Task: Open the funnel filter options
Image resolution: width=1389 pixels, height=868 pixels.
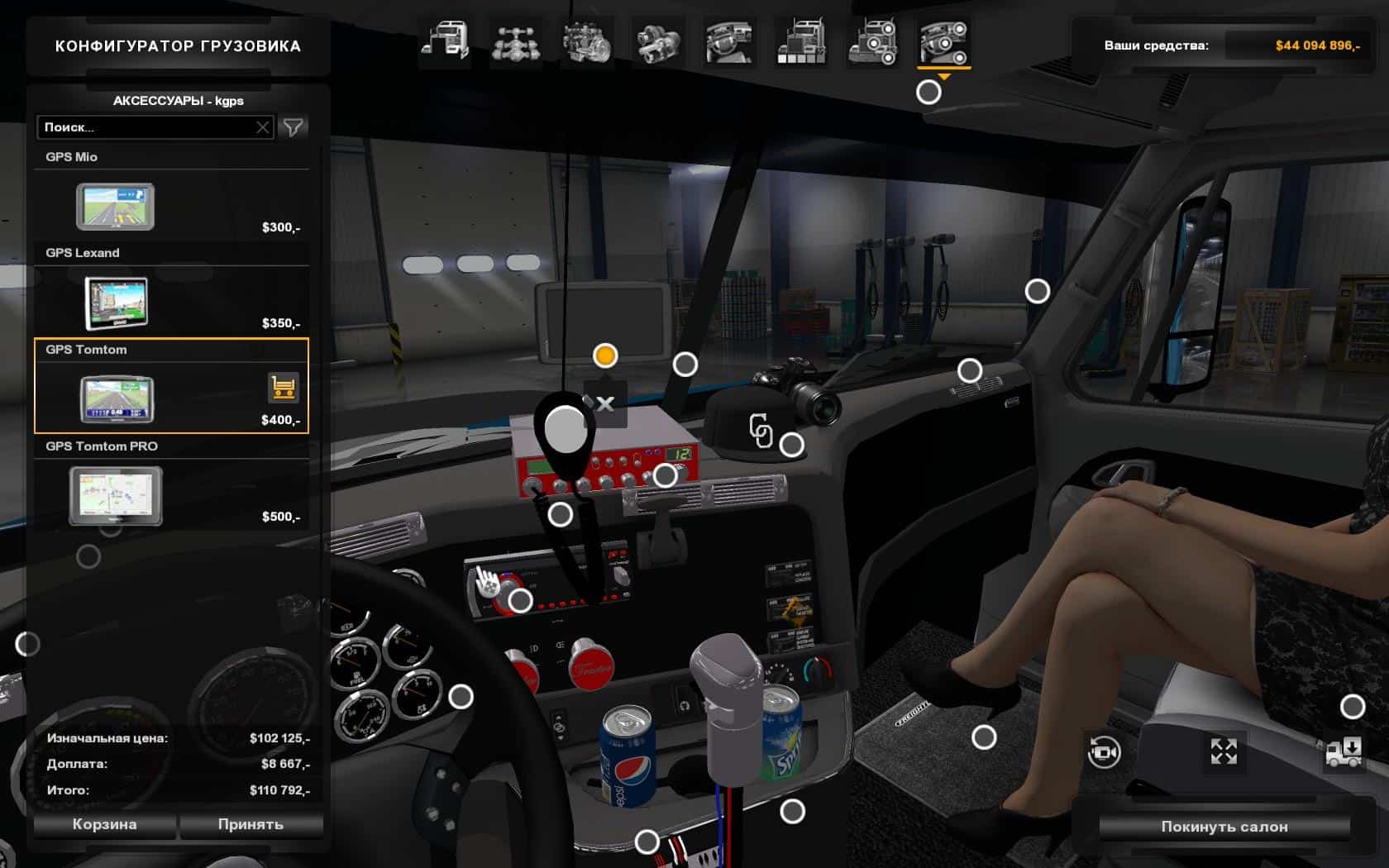Action: point(293,127)
